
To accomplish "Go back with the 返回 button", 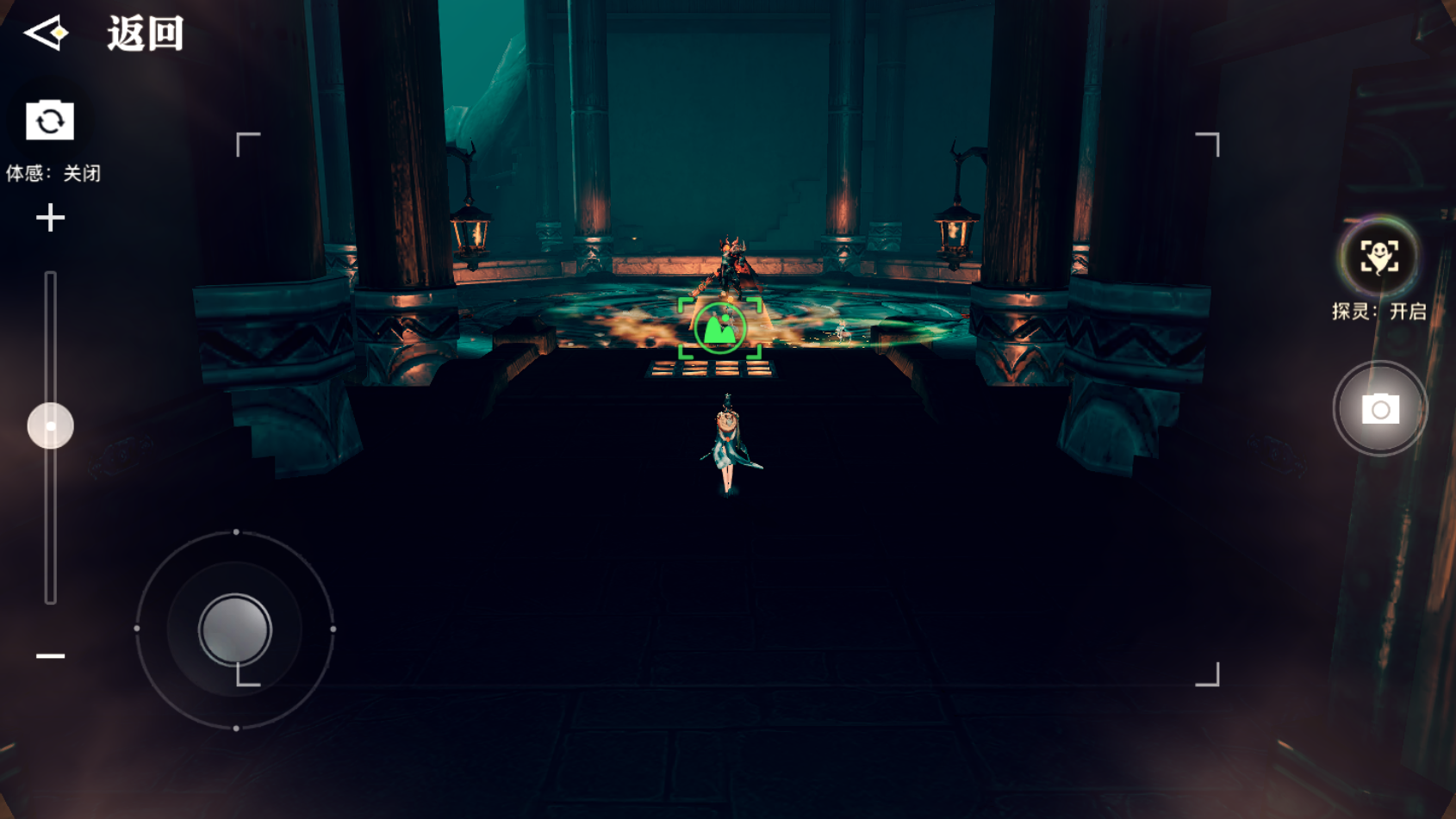I will click(103, 34).
